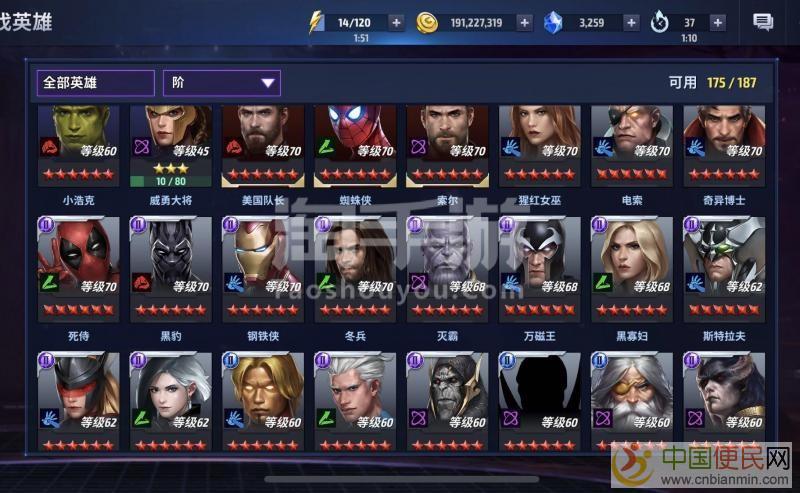Screen dimensions: 800x493
Task: Buy blue crystals with the plus button
Action: point(631,22)
